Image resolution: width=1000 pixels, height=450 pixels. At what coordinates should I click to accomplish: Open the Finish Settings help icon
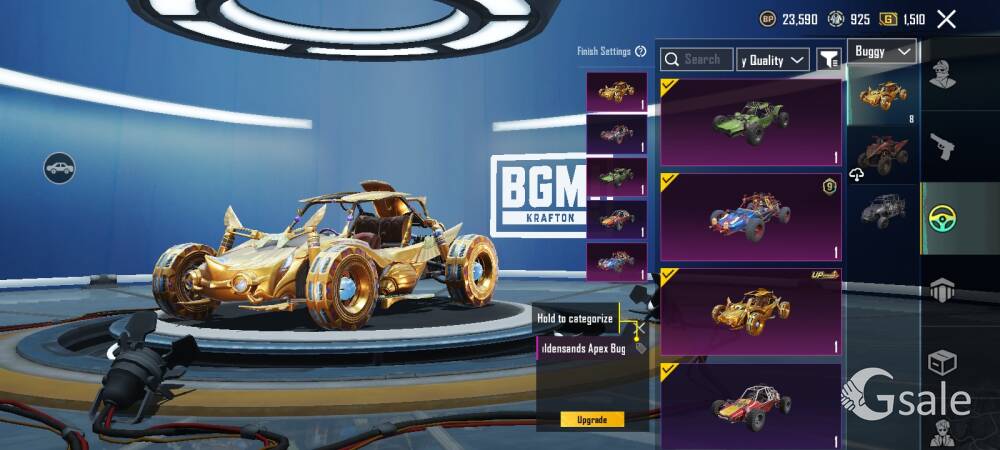[x=640, y=52]
